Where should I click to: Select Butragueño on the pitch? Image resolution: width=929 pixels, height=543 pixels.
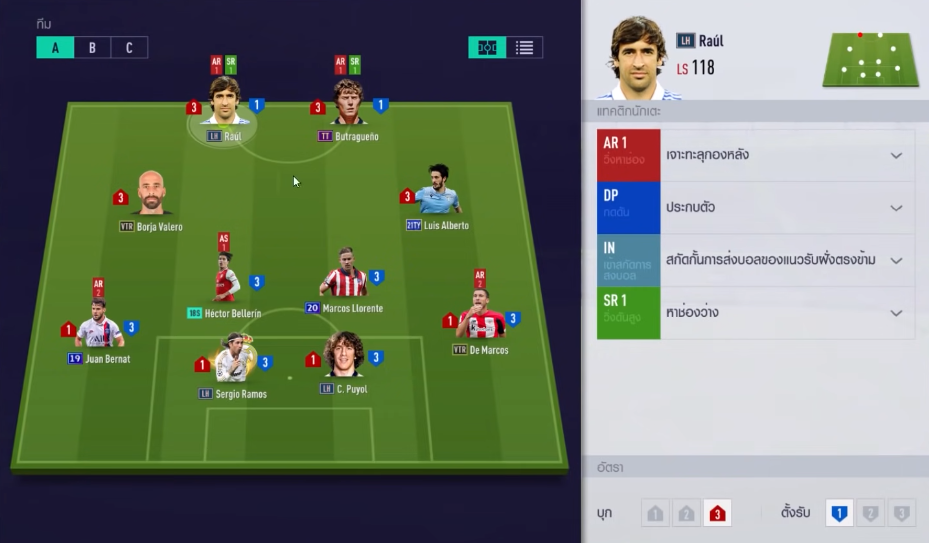pyautogui.click(x=348, y=105)
